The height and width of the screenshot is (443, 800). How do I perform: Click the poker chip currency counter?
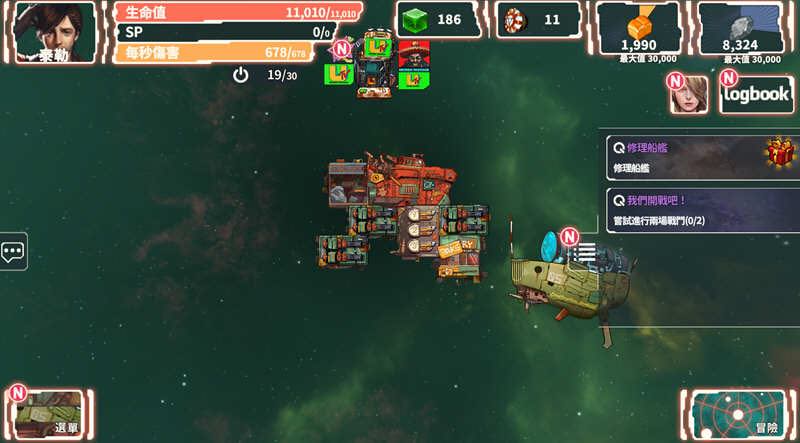[x=538, y=19]
